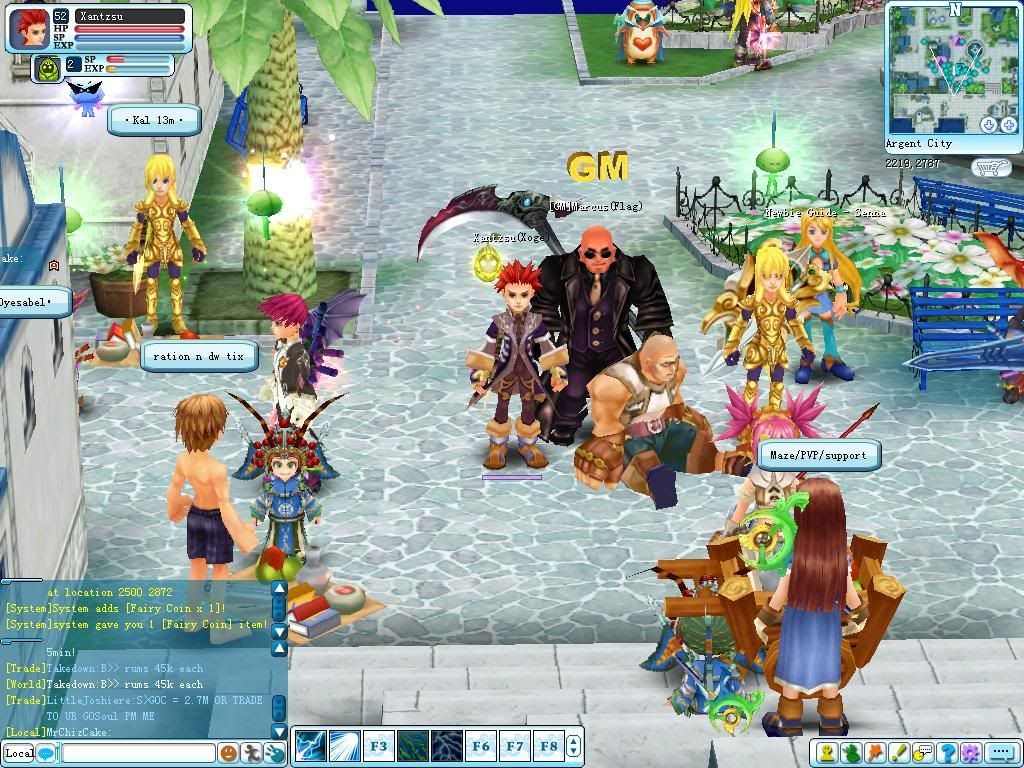Select the empty F3 hotbar slot
The image size is (1024, 768).
click(x=378, y=746)
